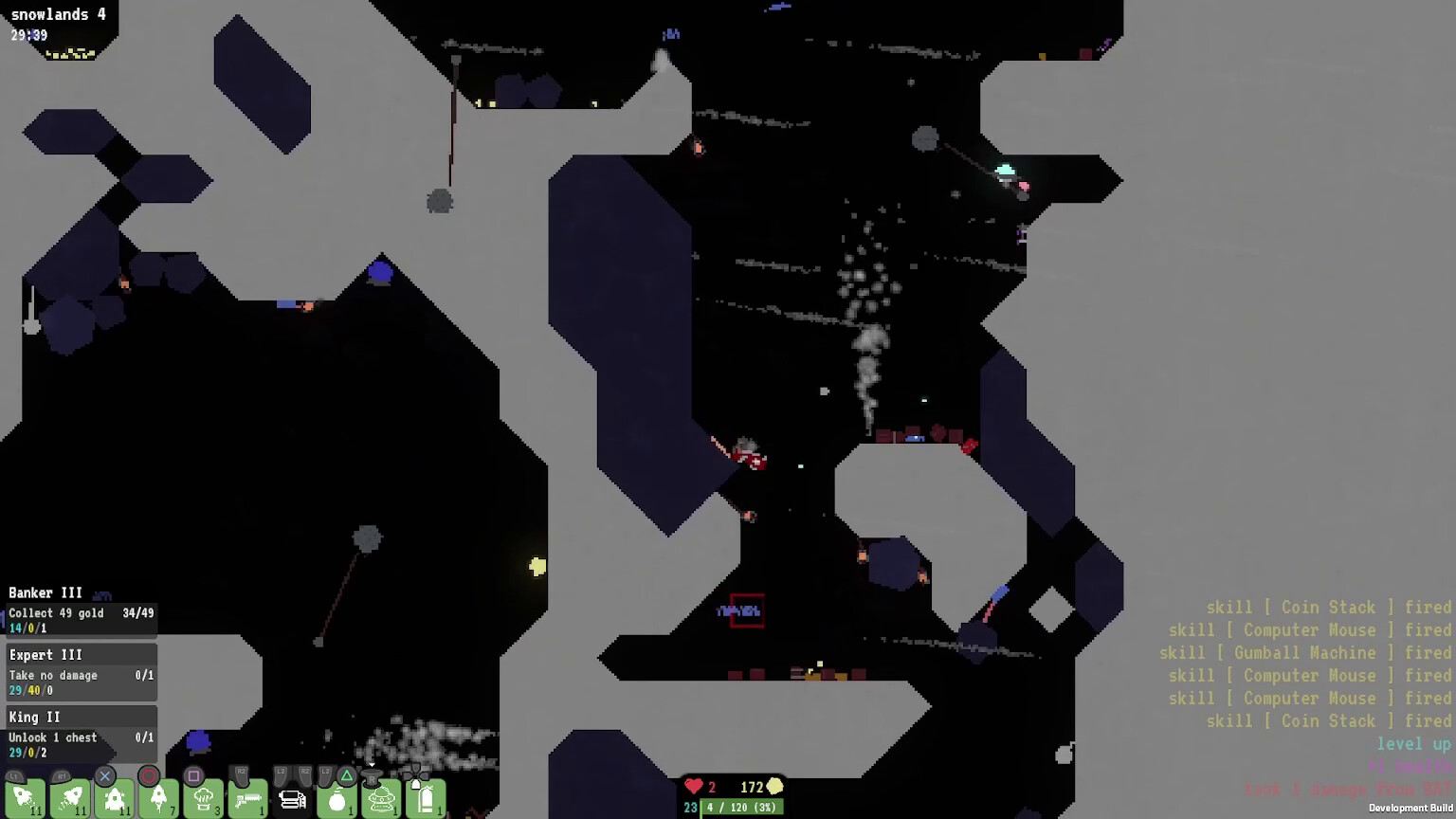
Task: Click the printer-like skill in the hotbar
Action: pyautogui.click(x=293, y=799)
